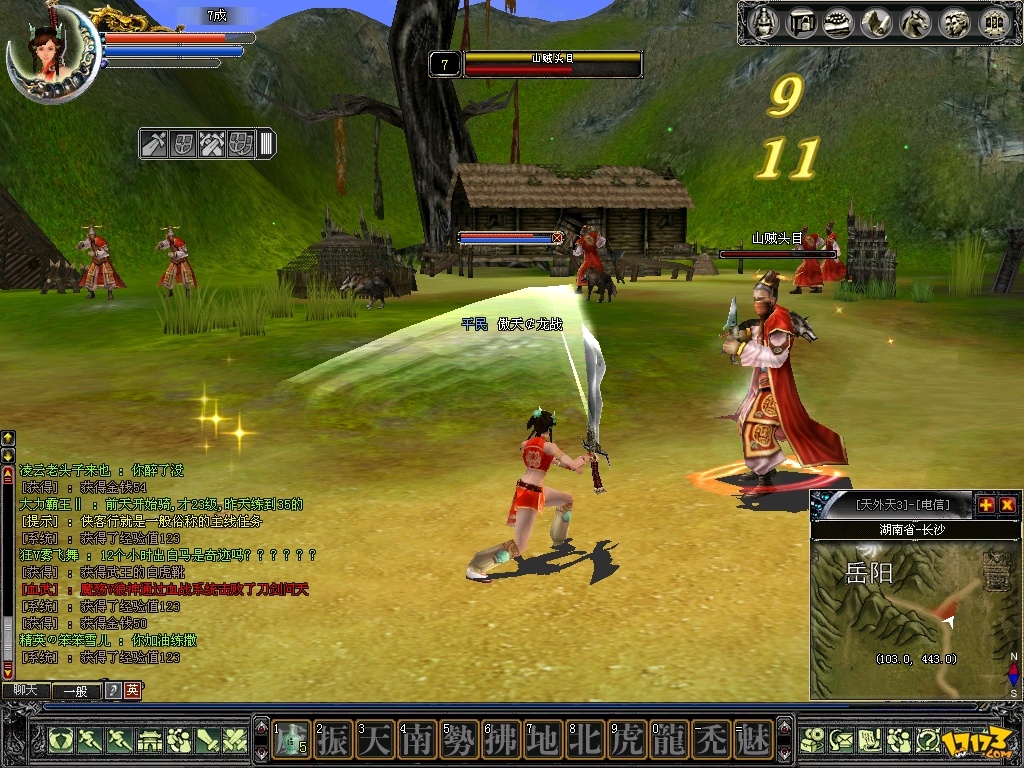Viewport: 1024px width, 768px height.
Task: Open the beads and scroll menu icon
Action: pos(840,22)
